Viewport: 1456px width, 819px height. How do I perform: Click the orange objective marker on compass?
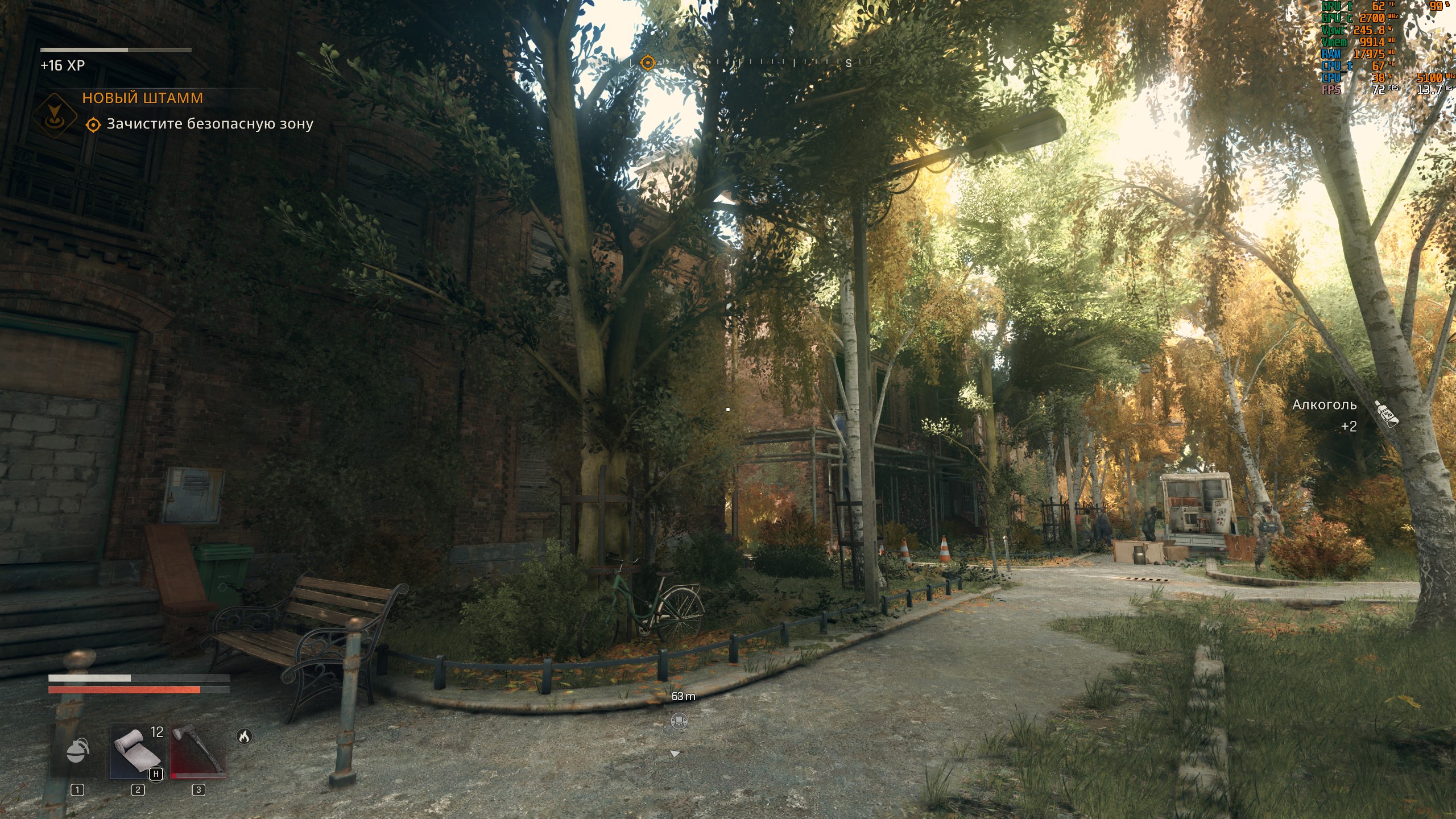647,62
